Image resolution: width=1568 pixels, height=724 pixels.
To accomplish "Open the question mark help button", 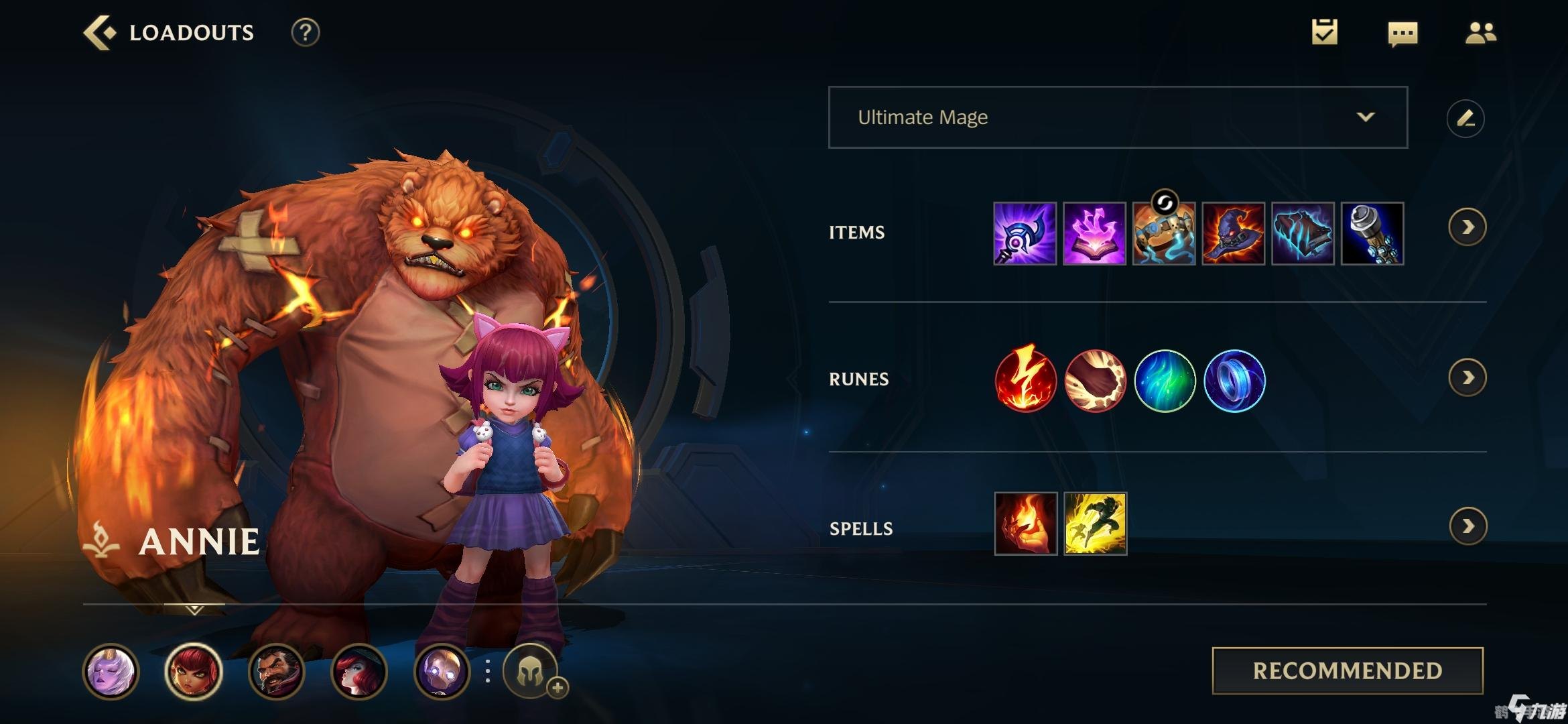I will [x=306, y=32].
